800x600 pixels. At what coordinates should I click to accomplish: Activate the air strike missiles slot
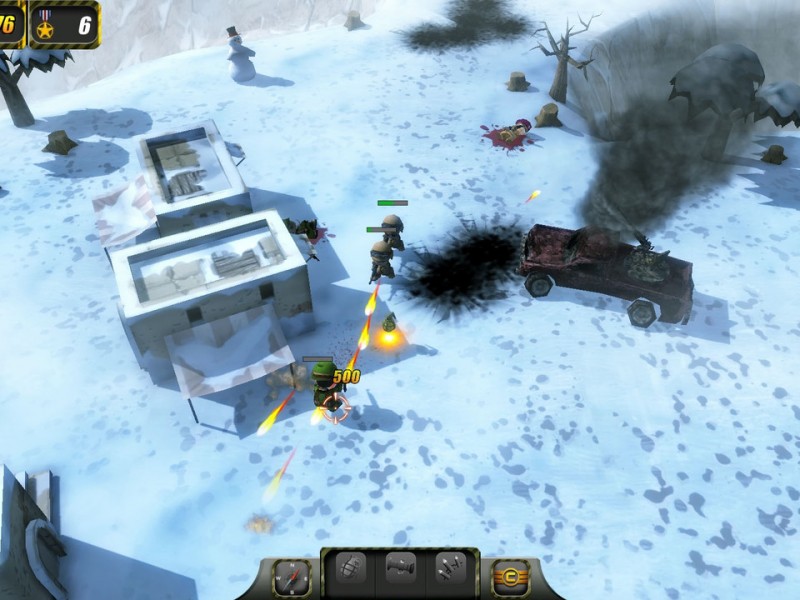449,570
